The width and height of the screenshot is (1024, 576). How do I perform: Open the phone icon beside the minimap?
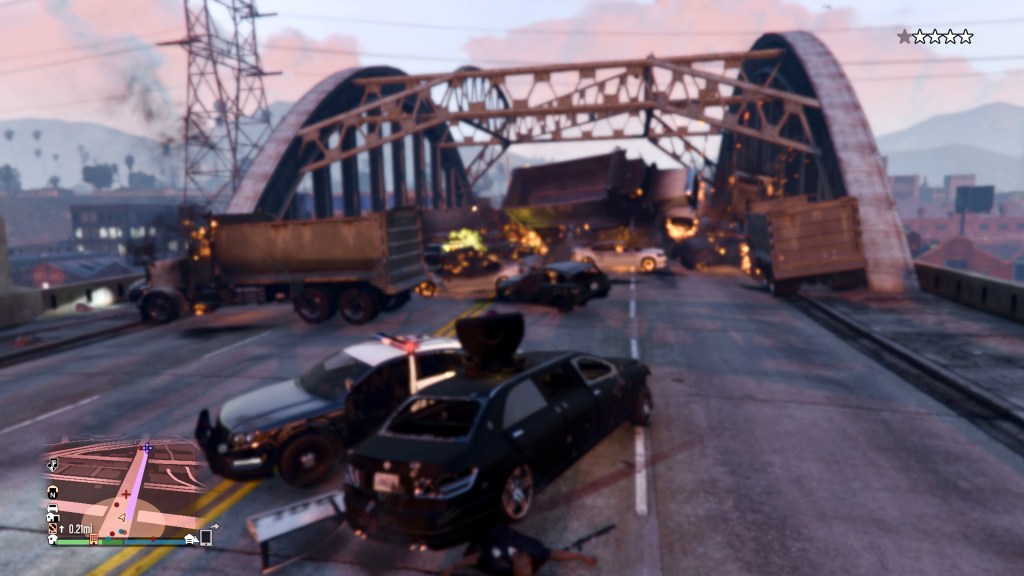click(206, 537)
